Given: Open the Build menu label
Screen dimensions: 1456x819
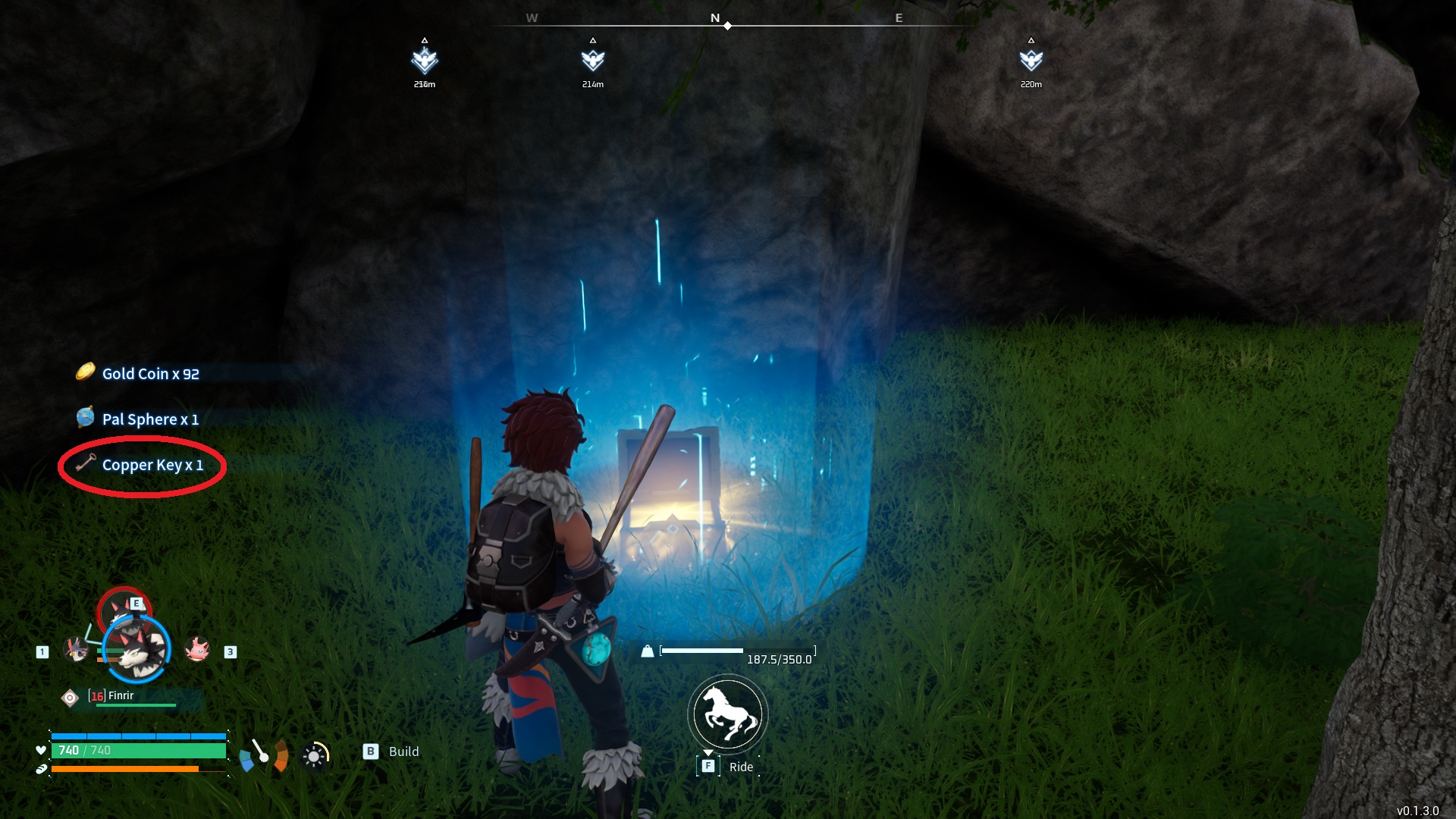Looking at the screenshot, I should [403, 752].
